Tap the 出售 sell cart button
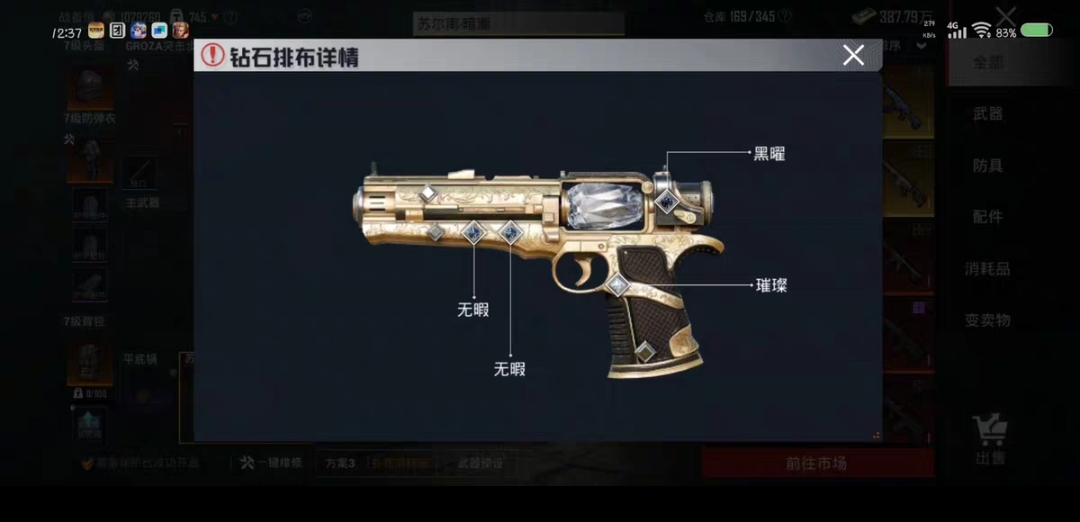This screenshot has width=1080, height=522. [990, 440]
